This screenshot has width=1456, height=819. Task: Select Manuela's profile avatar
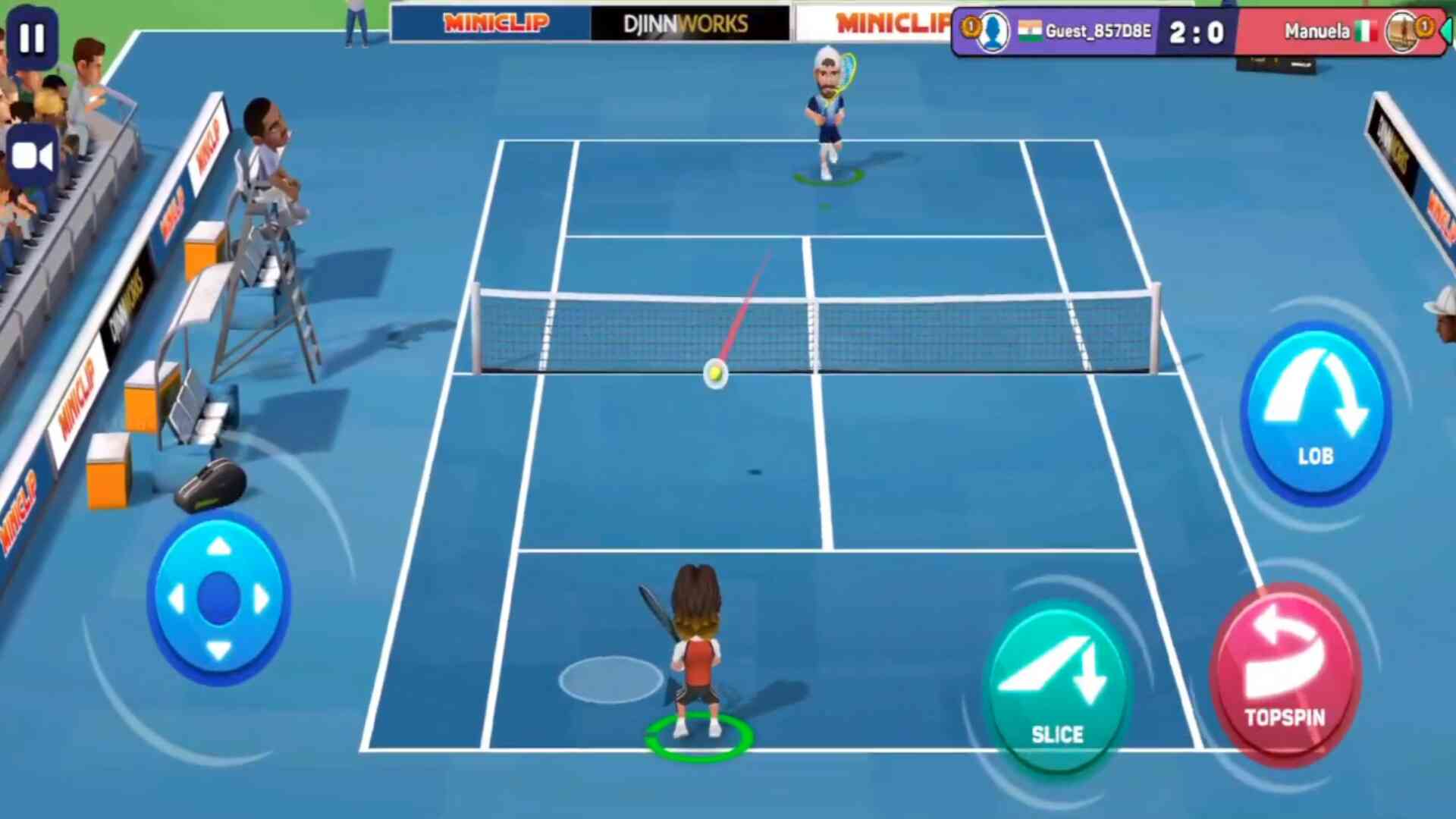tap(1401, 32)
